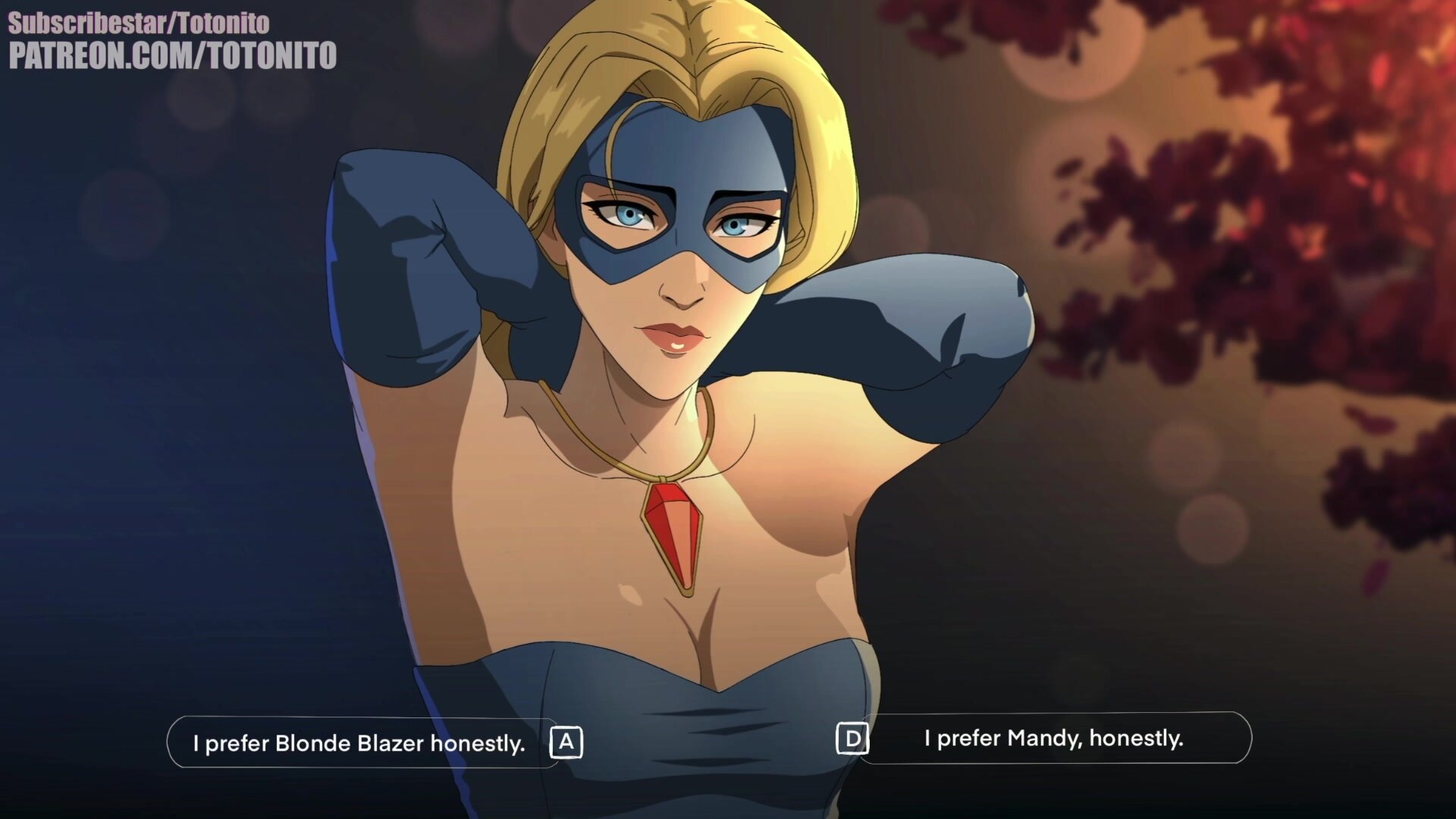Viewport: 1456px width, 819px height.
Task: Select "I prefer Mandy, honestly." dialogue option
Action: pos(1053,738)
